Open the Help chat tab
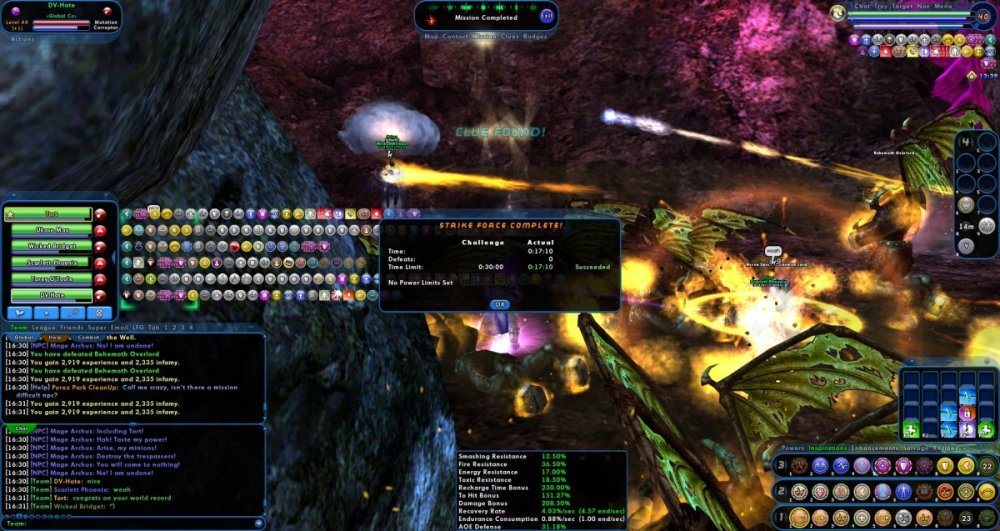The image size is (1000, 531). click(x=55, y=337)
